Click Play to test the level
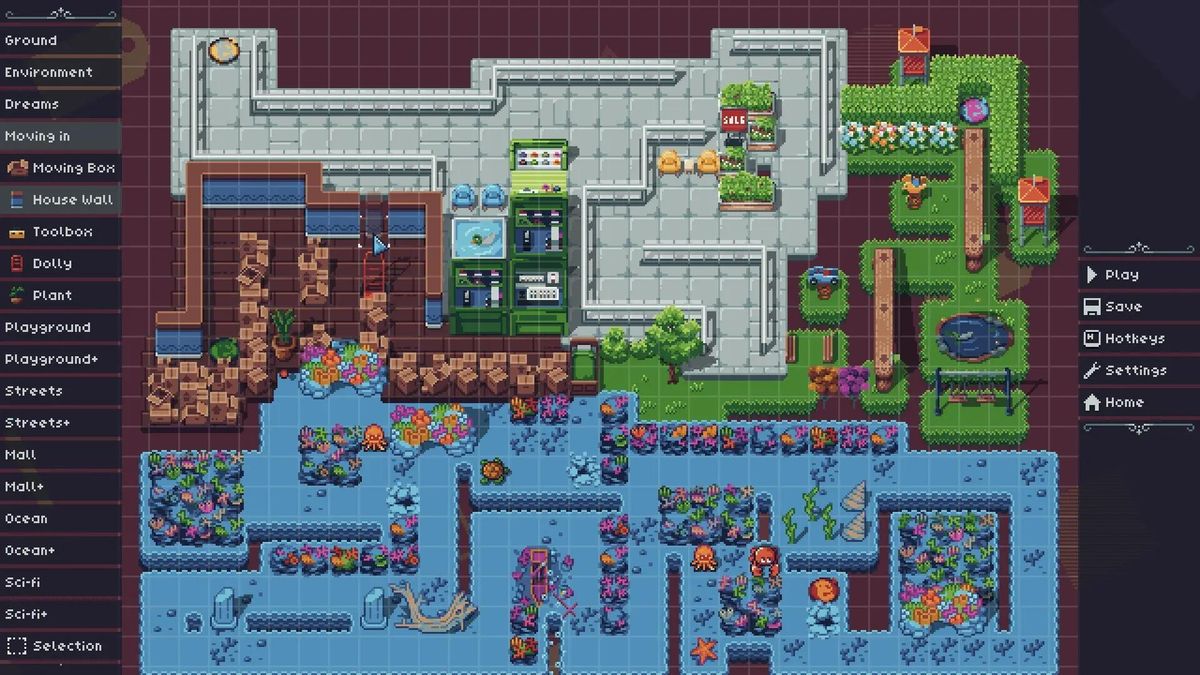Screen dimensions: 1200x675 (1121, 275)
